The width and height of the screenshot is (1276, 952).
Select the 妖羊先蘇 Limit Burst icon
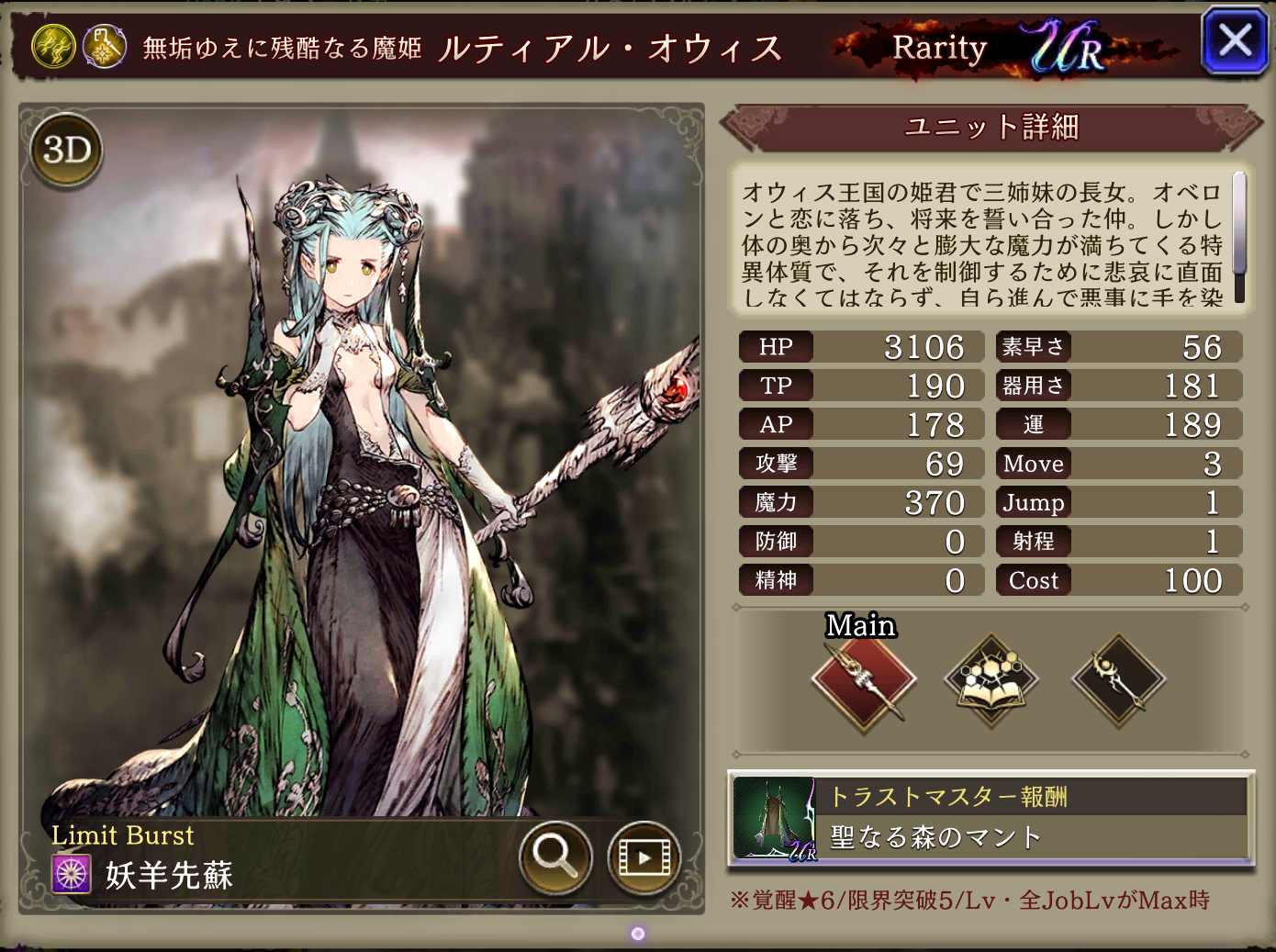[x=72, y=874]
